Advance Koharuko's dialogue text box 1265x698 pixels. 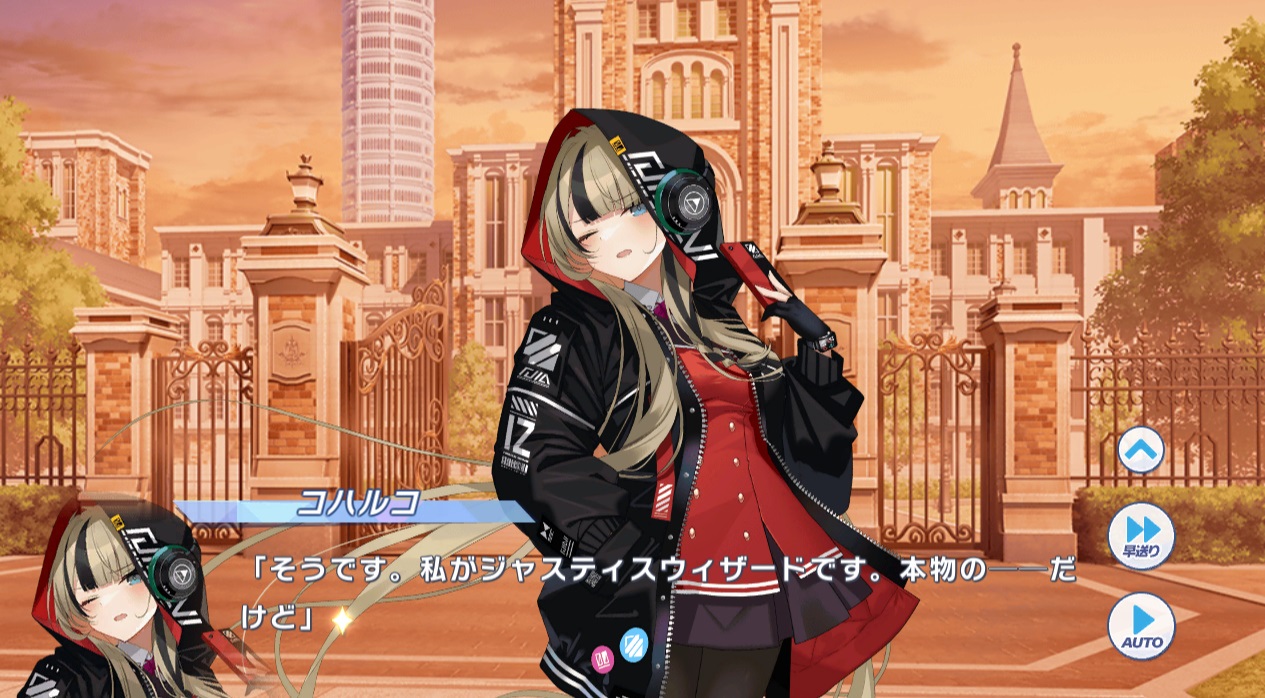tap(660, 592)
